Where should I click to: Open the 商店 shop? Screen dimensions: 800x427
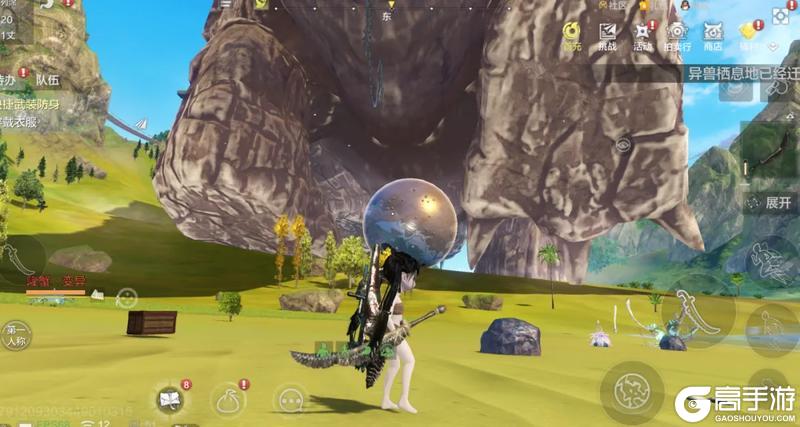point(712,35)
